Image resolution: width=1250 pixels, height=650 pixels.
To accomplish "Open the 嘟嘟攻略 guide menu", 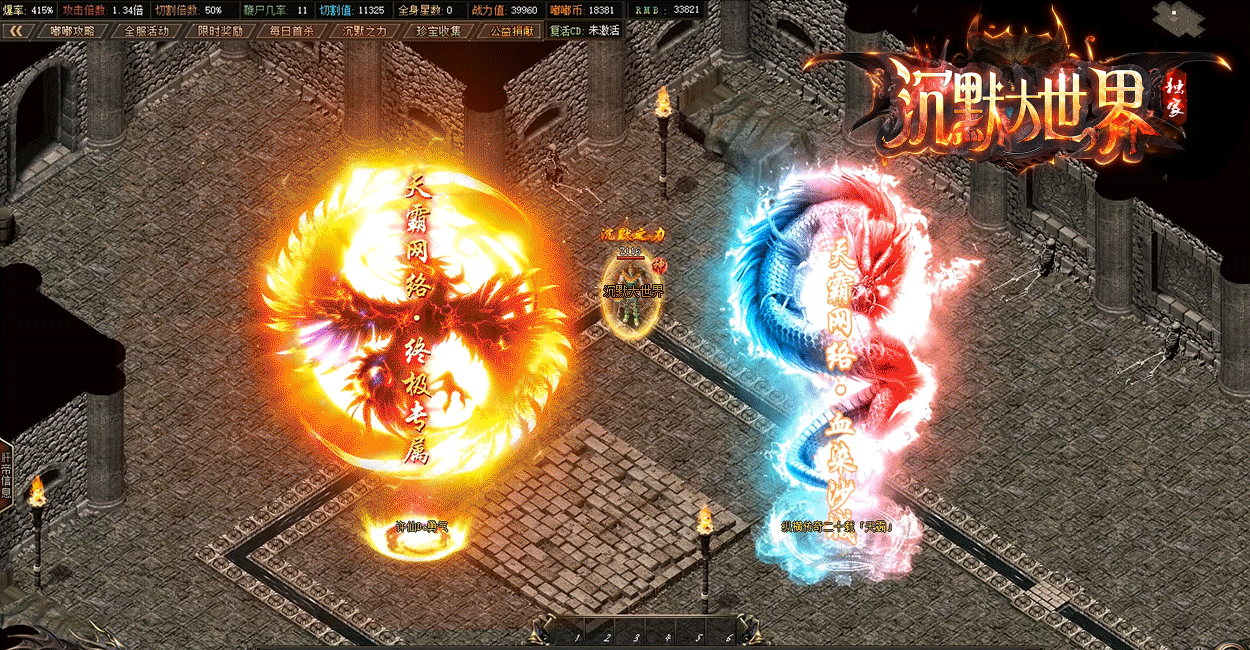I will tap(73, 31).
